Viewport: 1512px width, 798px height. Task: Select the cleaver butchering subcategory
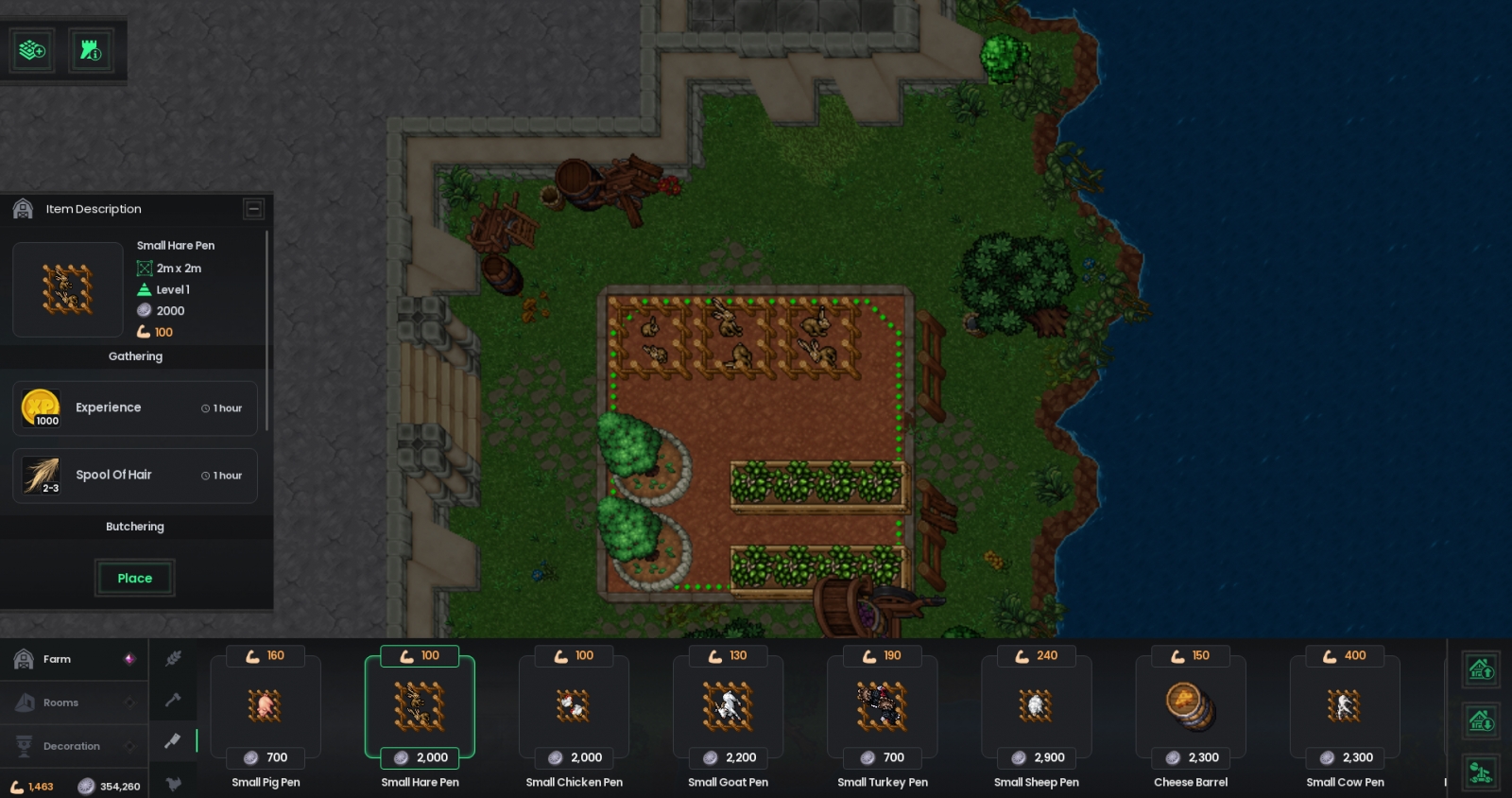coord(173,741)
